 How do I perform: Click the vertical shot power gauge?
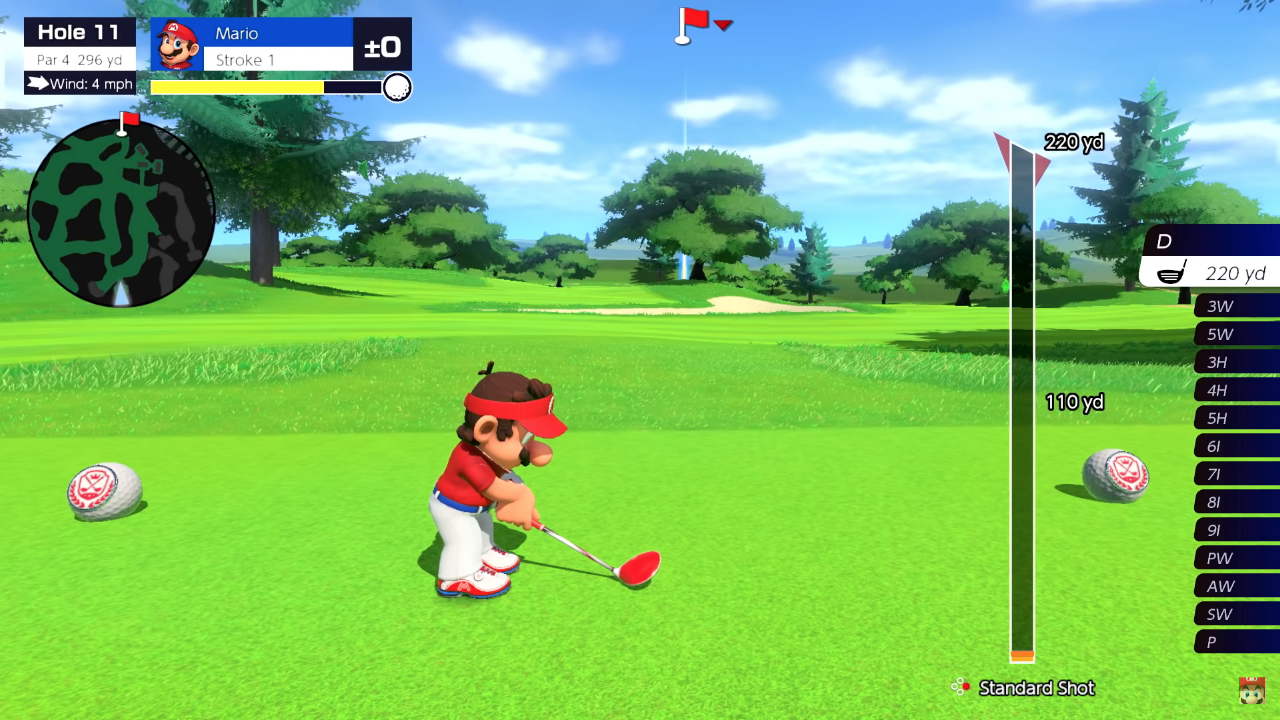click(1021, 400)
